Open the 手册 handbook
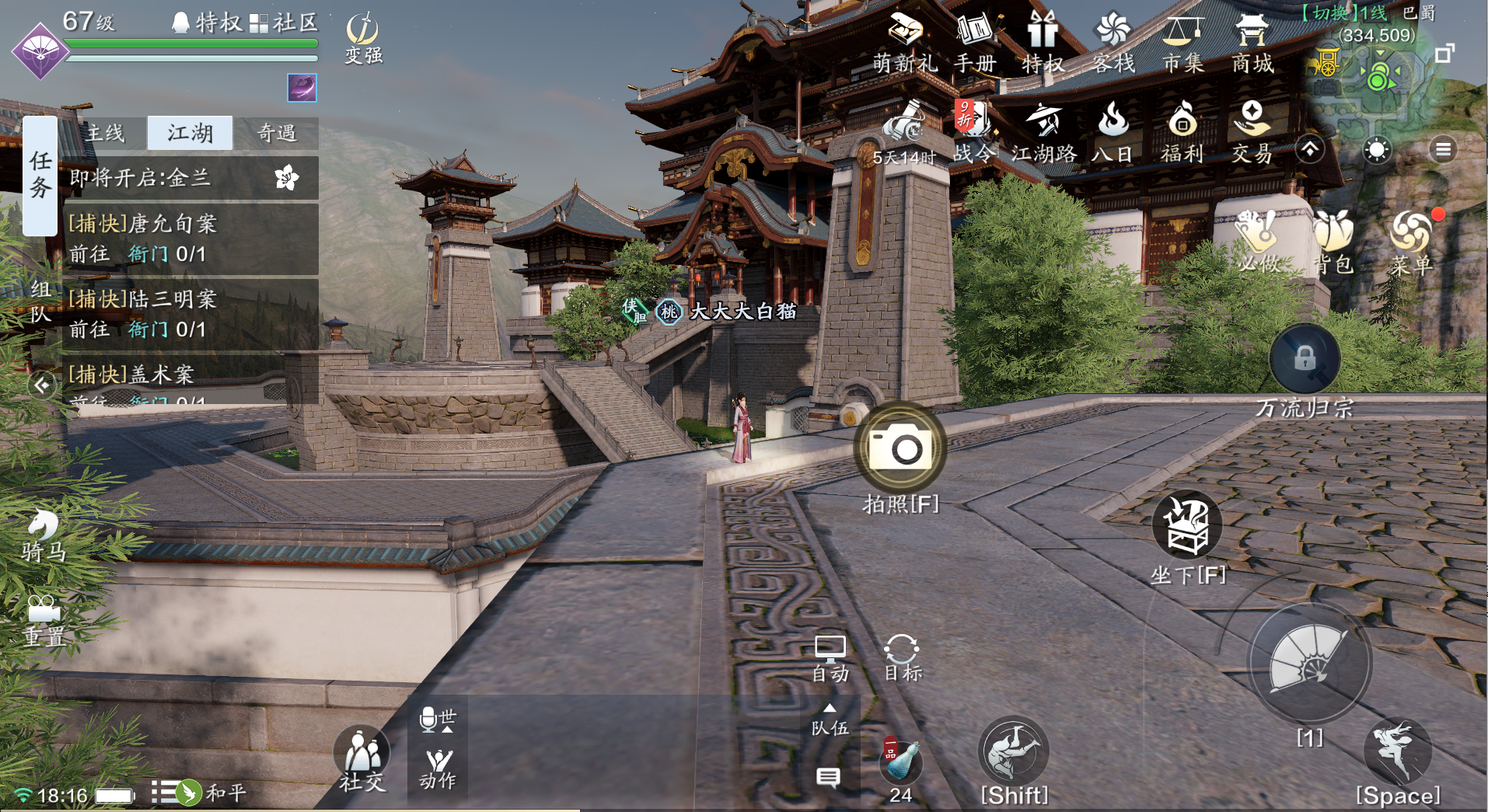This screenshot has height=812, width=1488. click(x=975, y=44)
